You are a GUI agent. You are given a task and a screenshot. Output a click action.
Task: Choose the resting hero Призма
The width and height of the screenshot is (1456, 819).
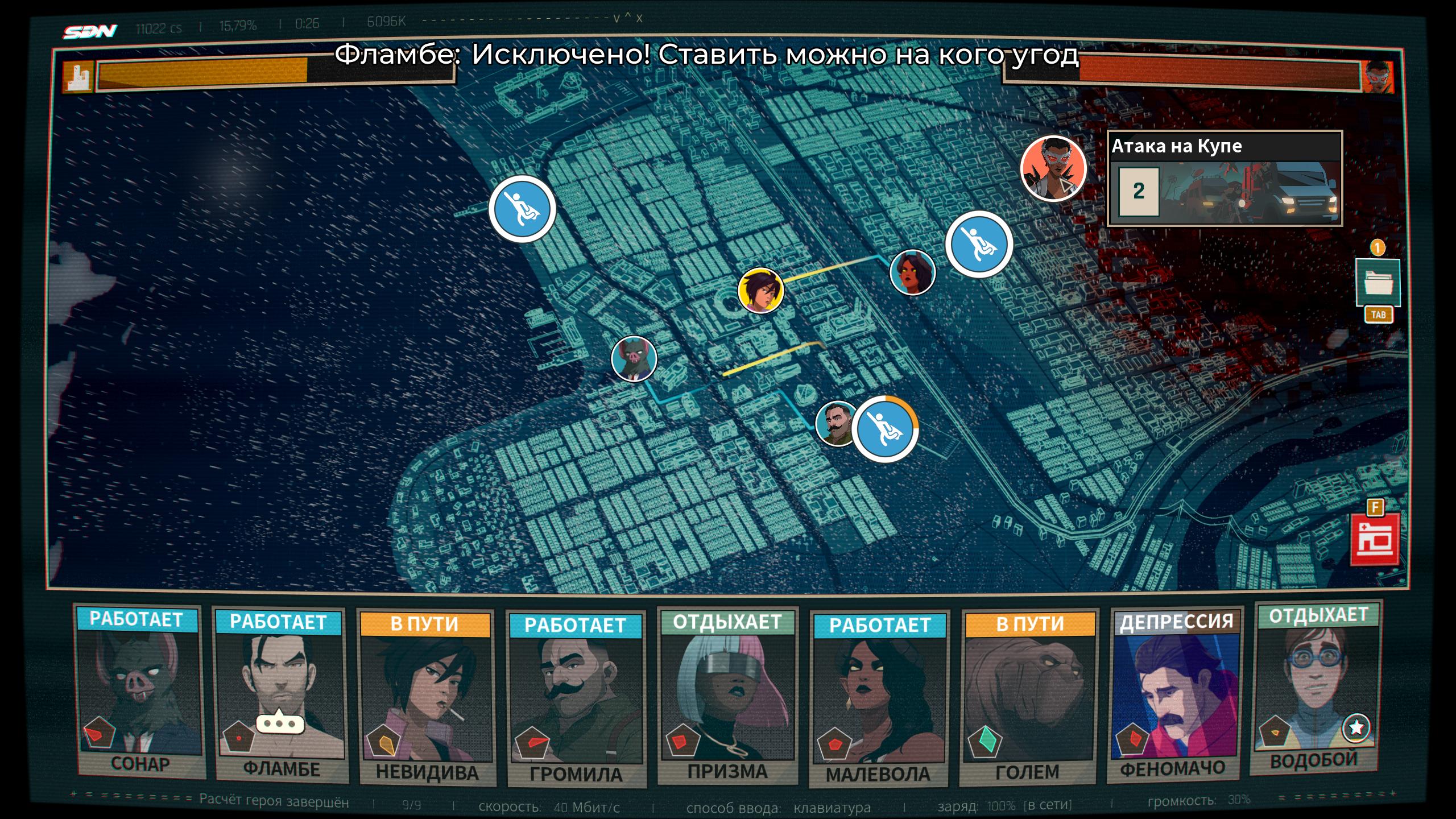727,694
